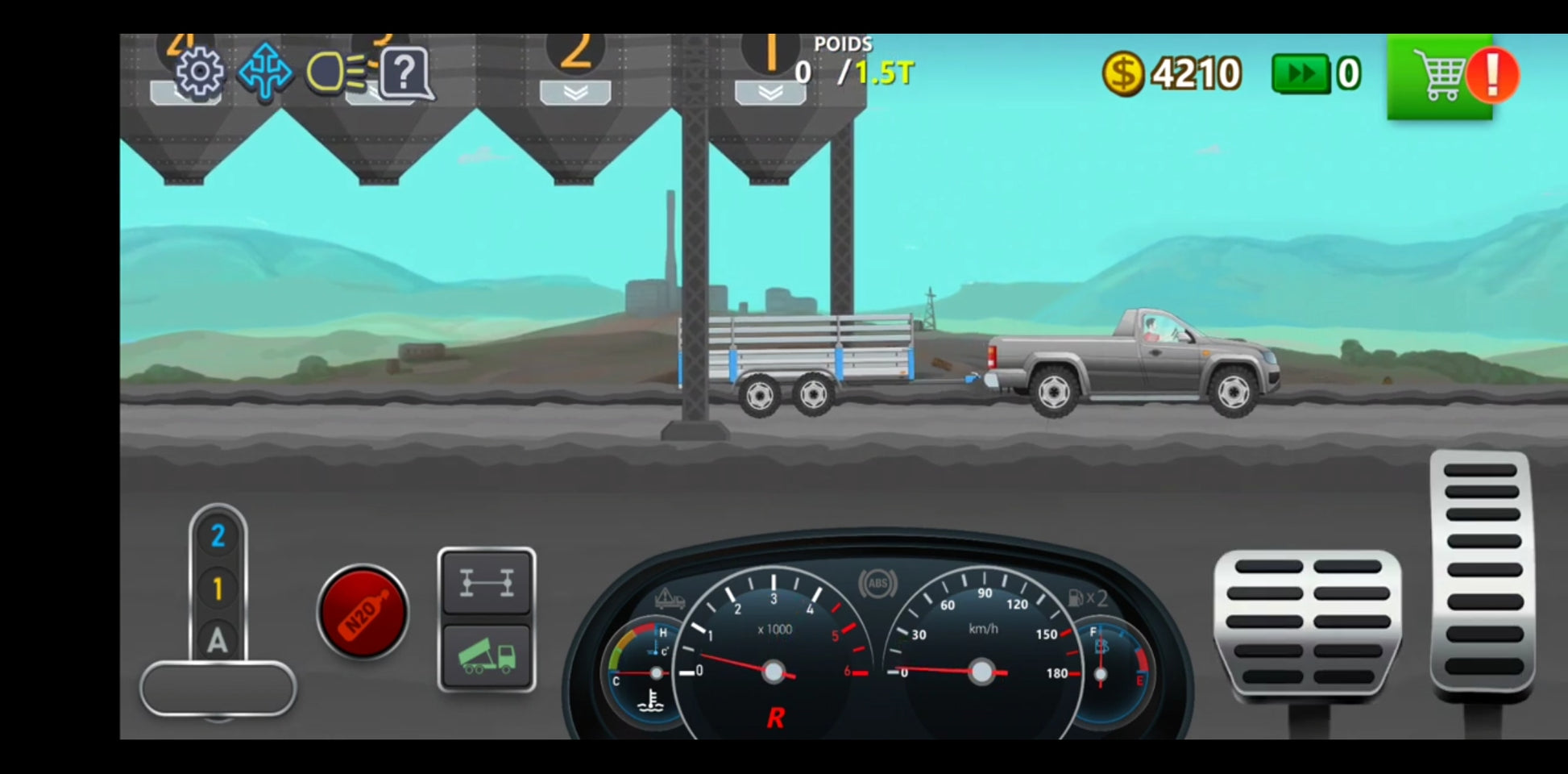The image size is (1568, 774).
Task: Activate the red N2O nitro boost
Action: pyautogui.click(x=363, y=611)
